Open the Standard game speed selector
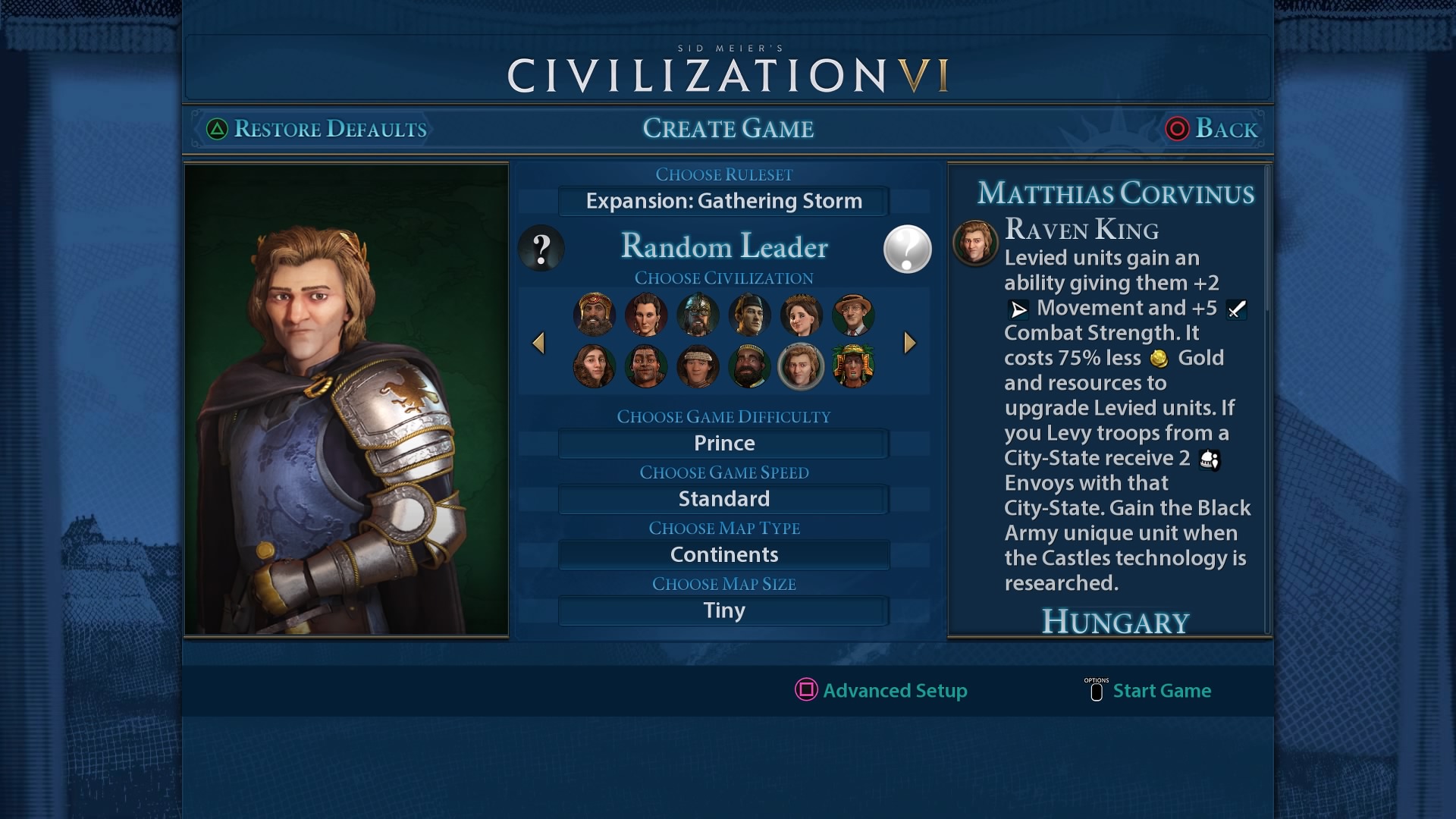The image size is (1456, 819). [x=723, y=499]
